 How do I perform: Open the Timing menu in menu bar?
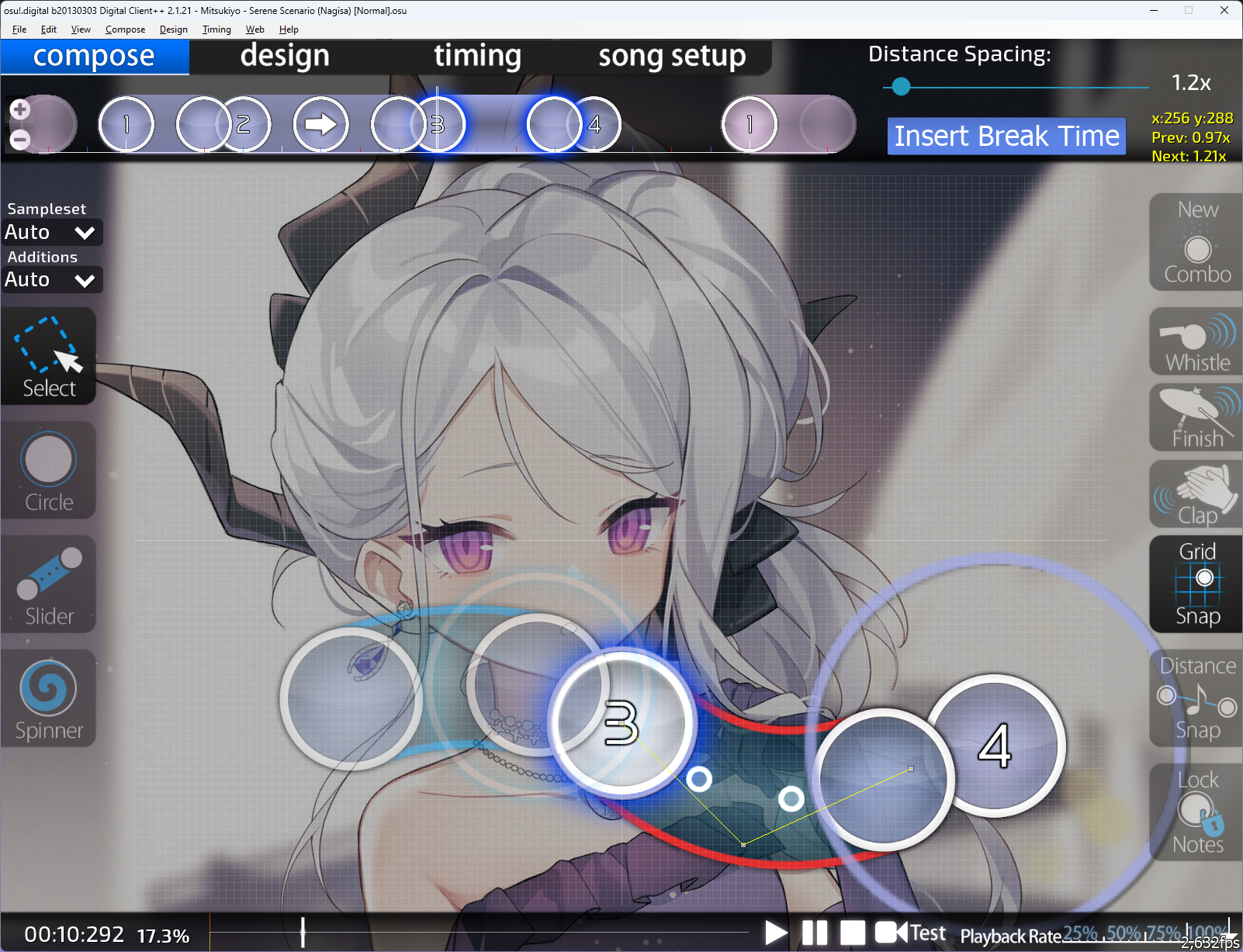click(216, 29)
